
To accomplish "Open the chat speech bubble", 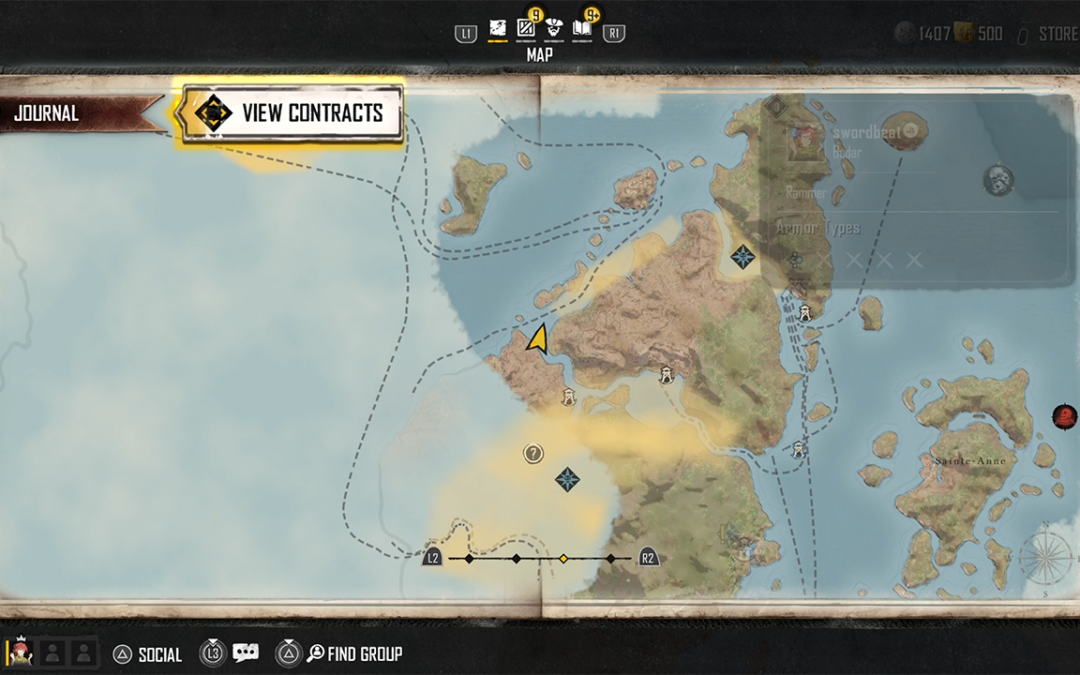I will [x=245, y=653].
